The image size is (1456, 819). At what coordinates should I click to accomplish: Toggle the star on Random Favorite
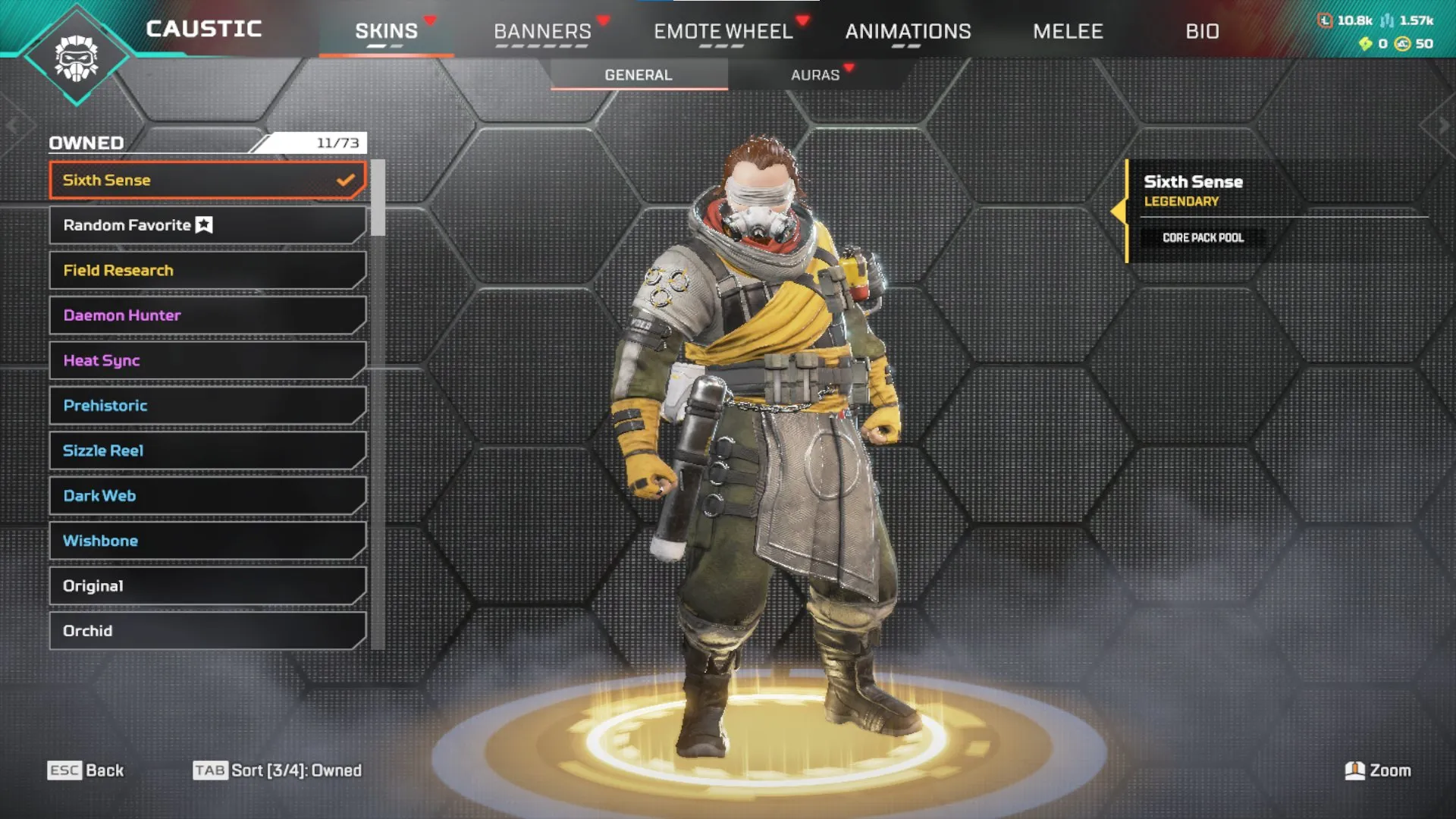(203, 224)
